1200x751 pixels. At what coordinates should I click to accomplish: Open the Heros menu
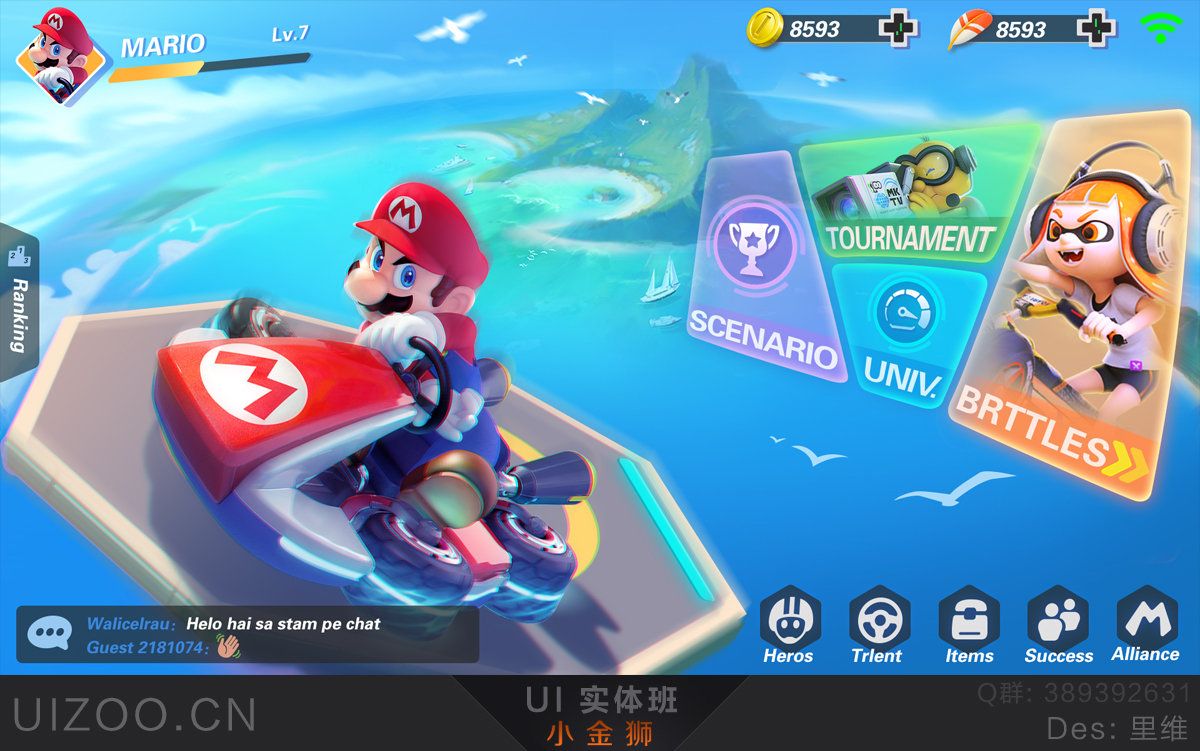point(789,625)
